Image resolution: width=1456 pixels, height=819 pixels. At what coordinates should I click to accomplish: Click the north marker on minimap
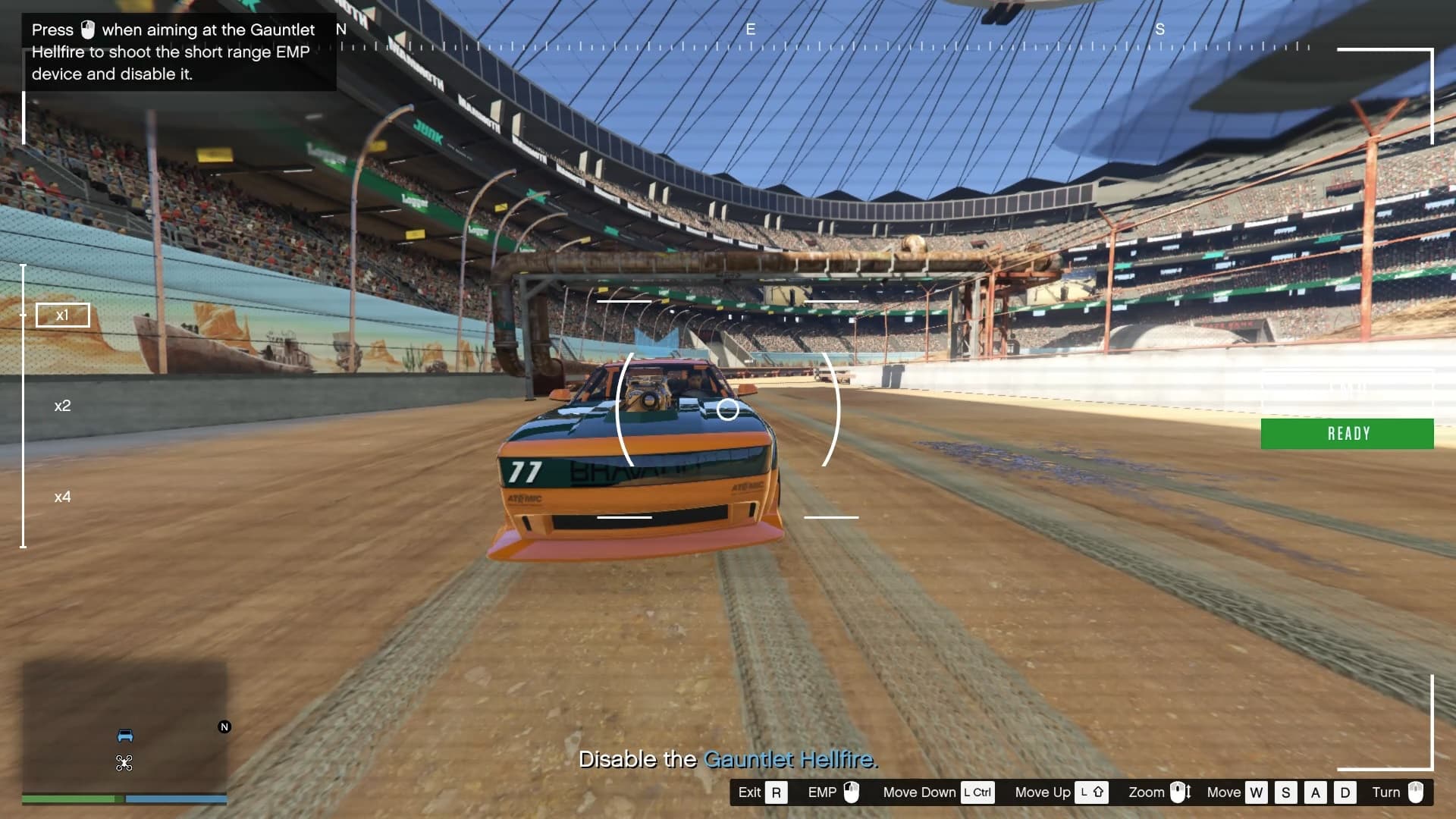point(224,726)
